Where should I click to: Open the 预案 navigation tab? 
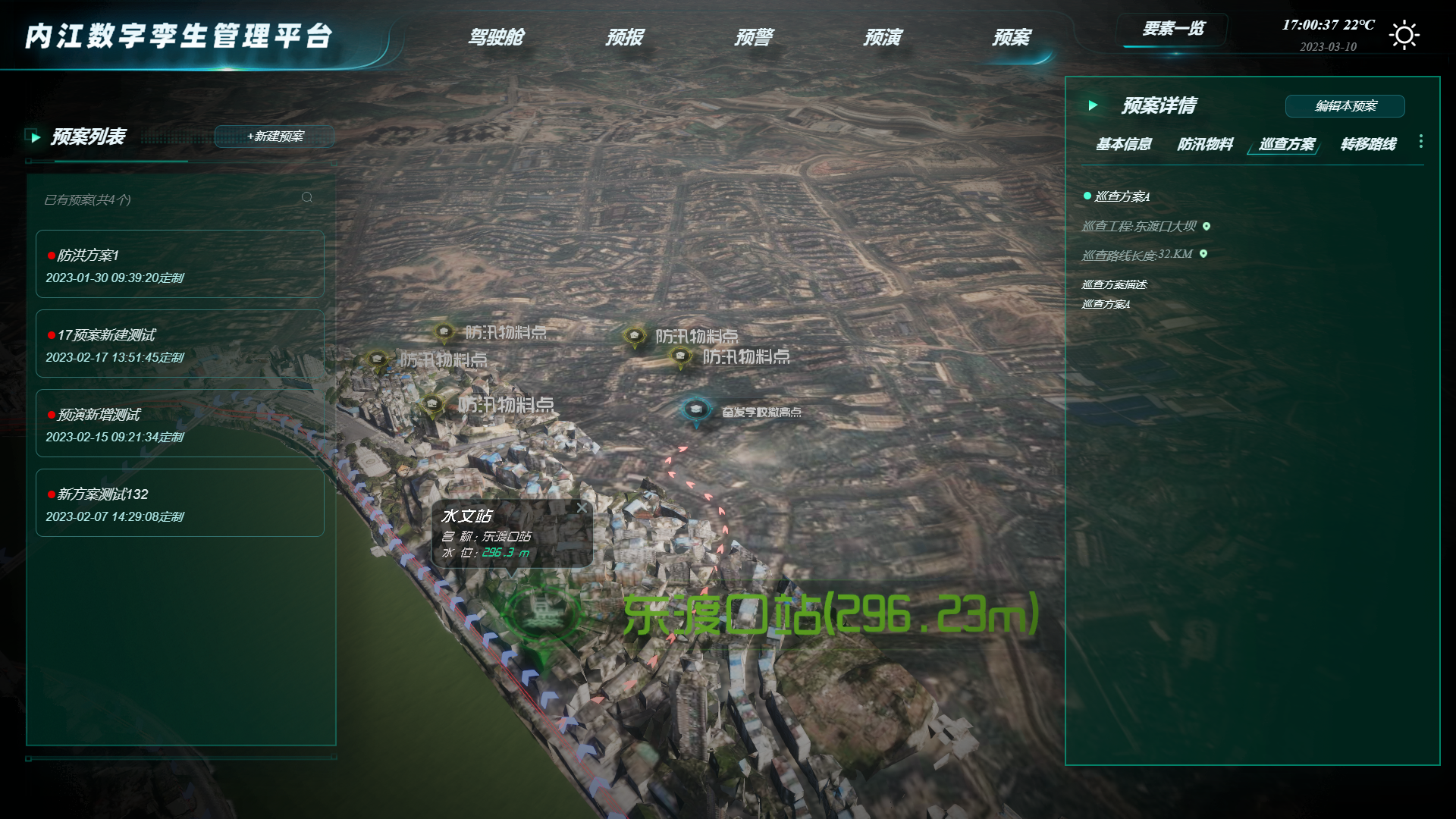(x=1011, y=37)
